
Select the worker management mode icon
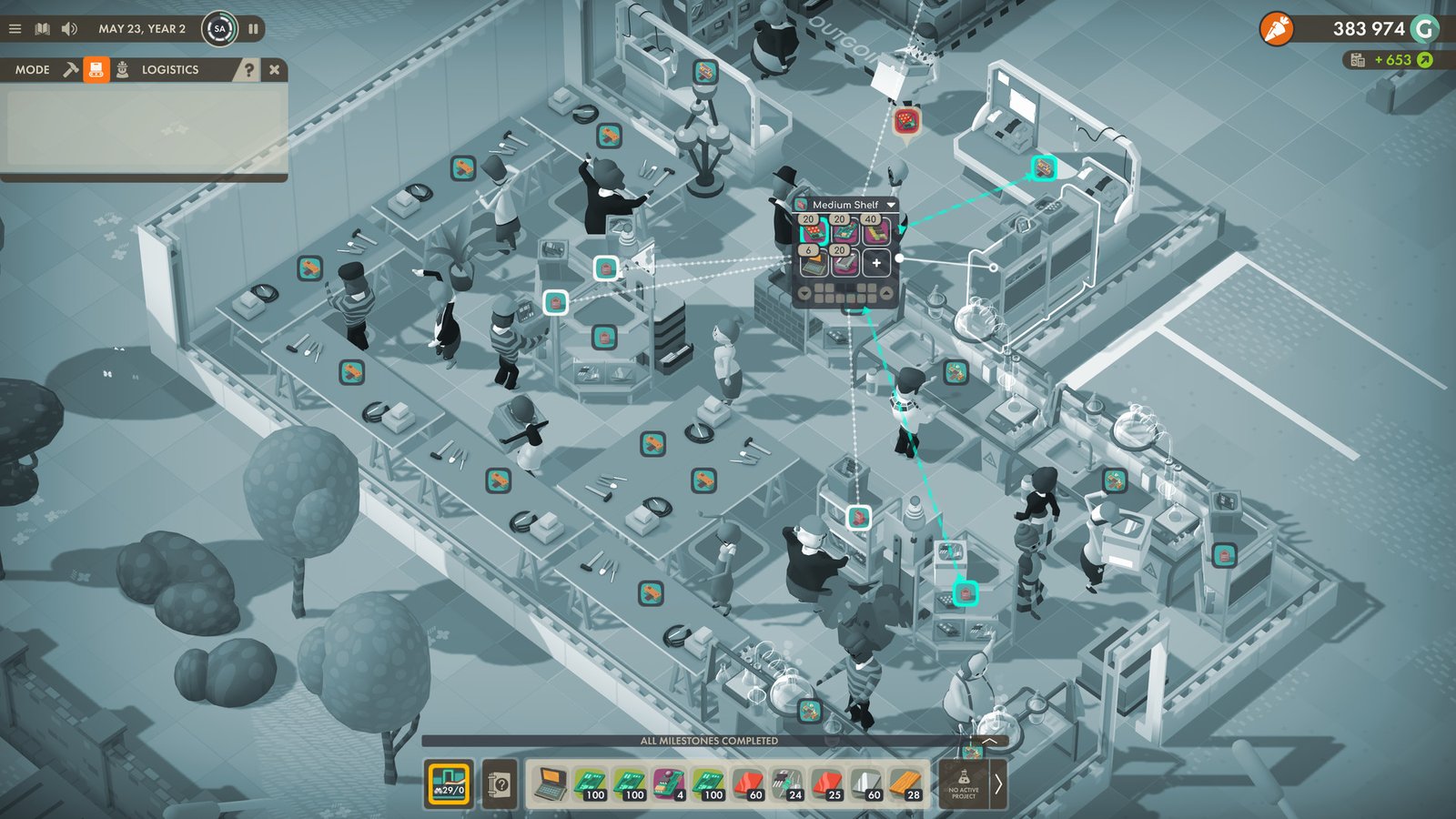tap(122, 69)
